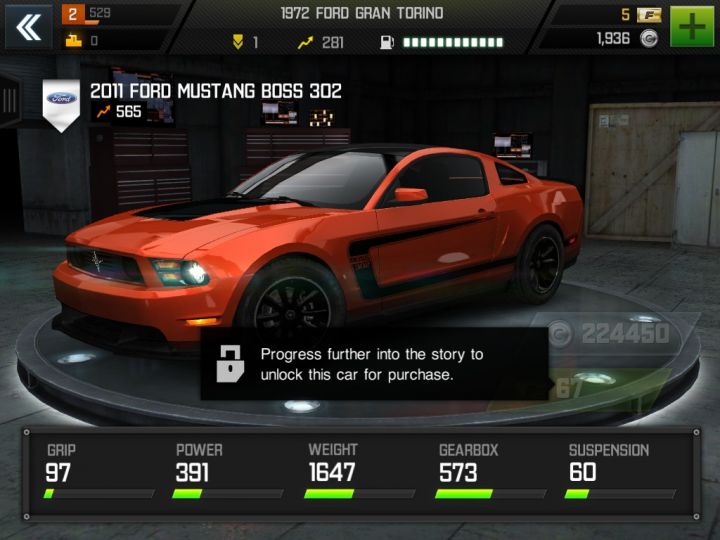Tap the green plus button to add currency
The height and width of the screenshot is (540, 720).
pyautogui.click(x=692, y=26)
